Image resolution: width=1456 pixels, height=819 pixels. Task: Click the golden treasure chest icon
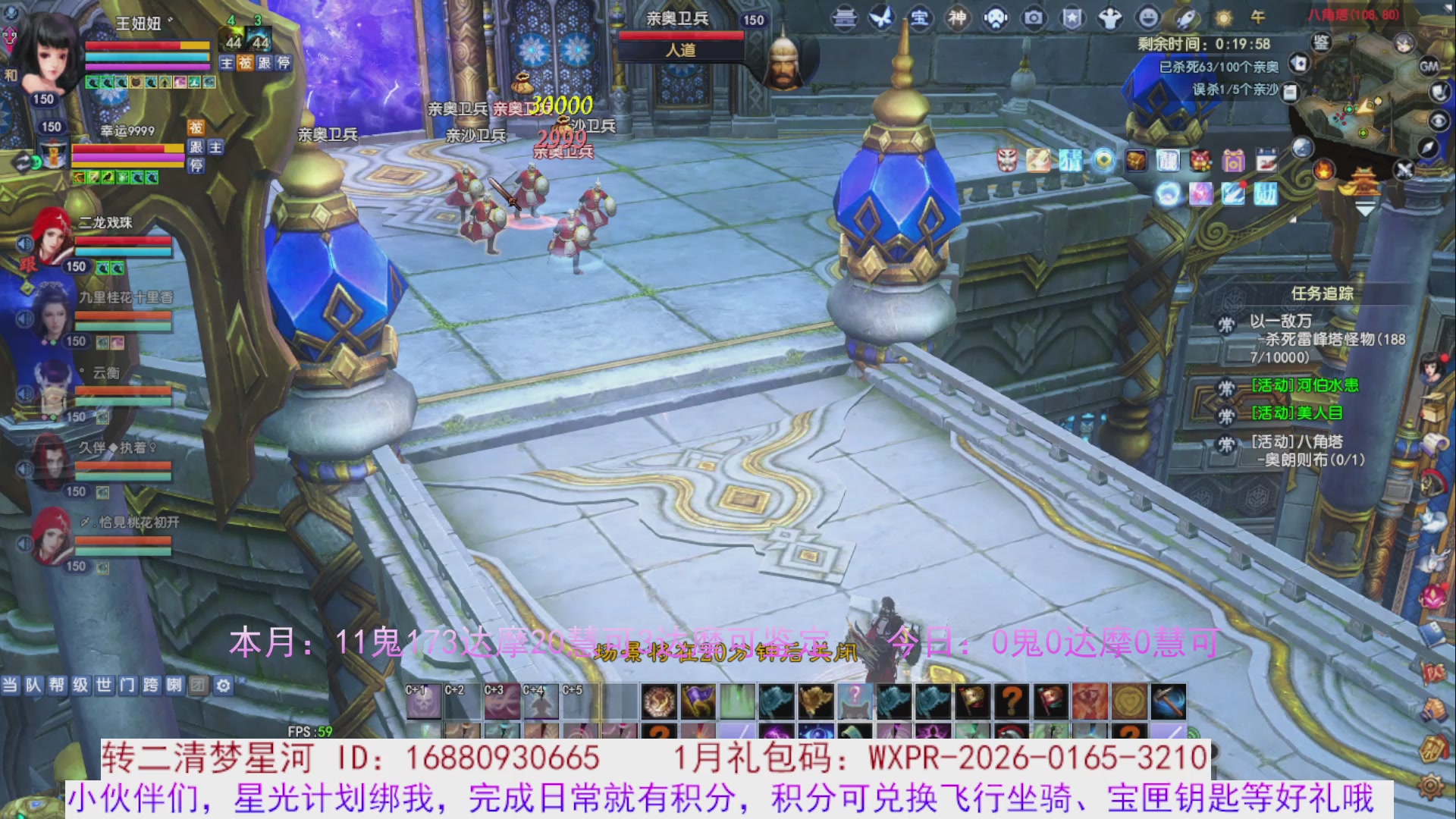[1134, 160]
